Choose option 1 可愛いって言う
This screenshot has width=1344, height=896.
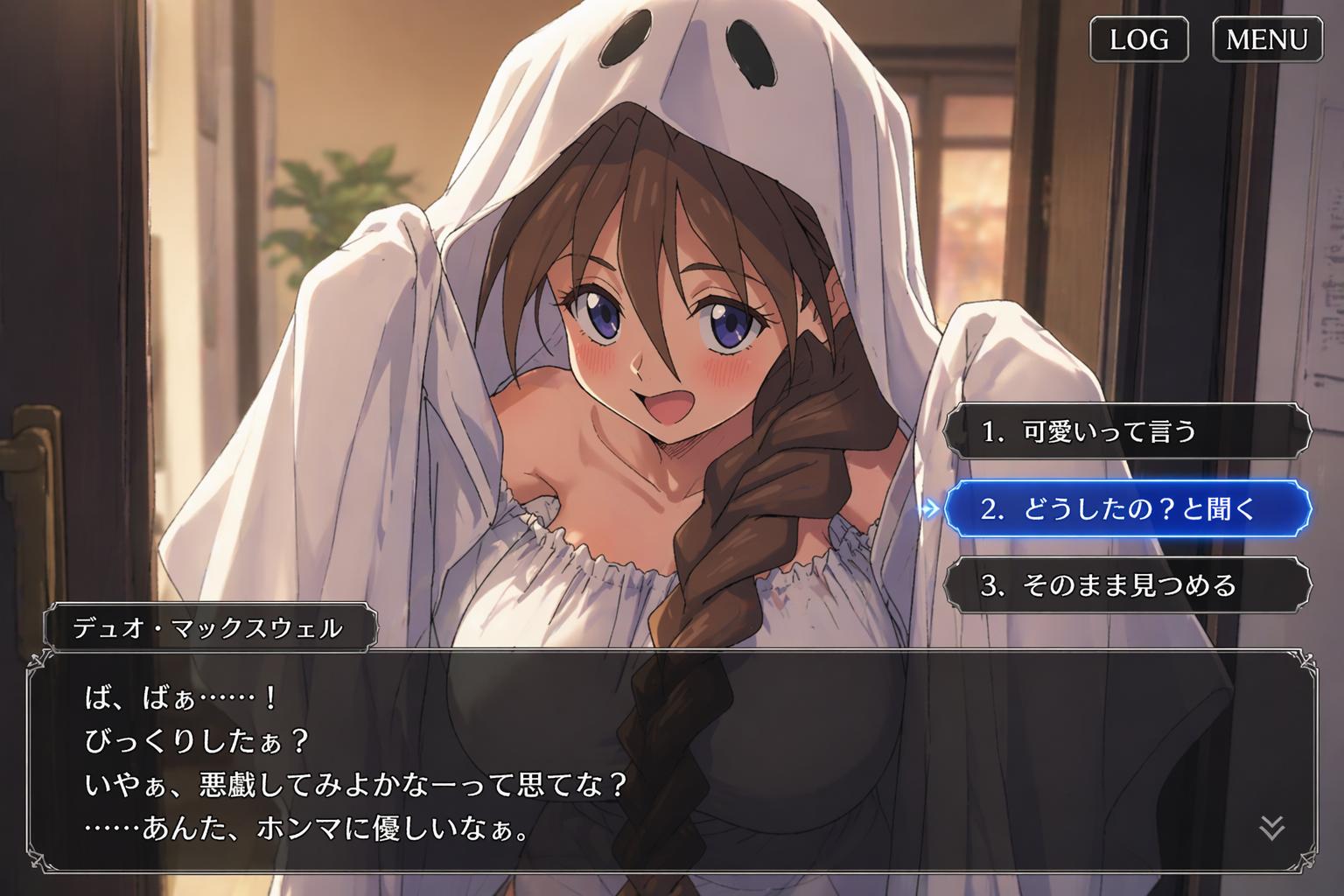point(1127,431)
